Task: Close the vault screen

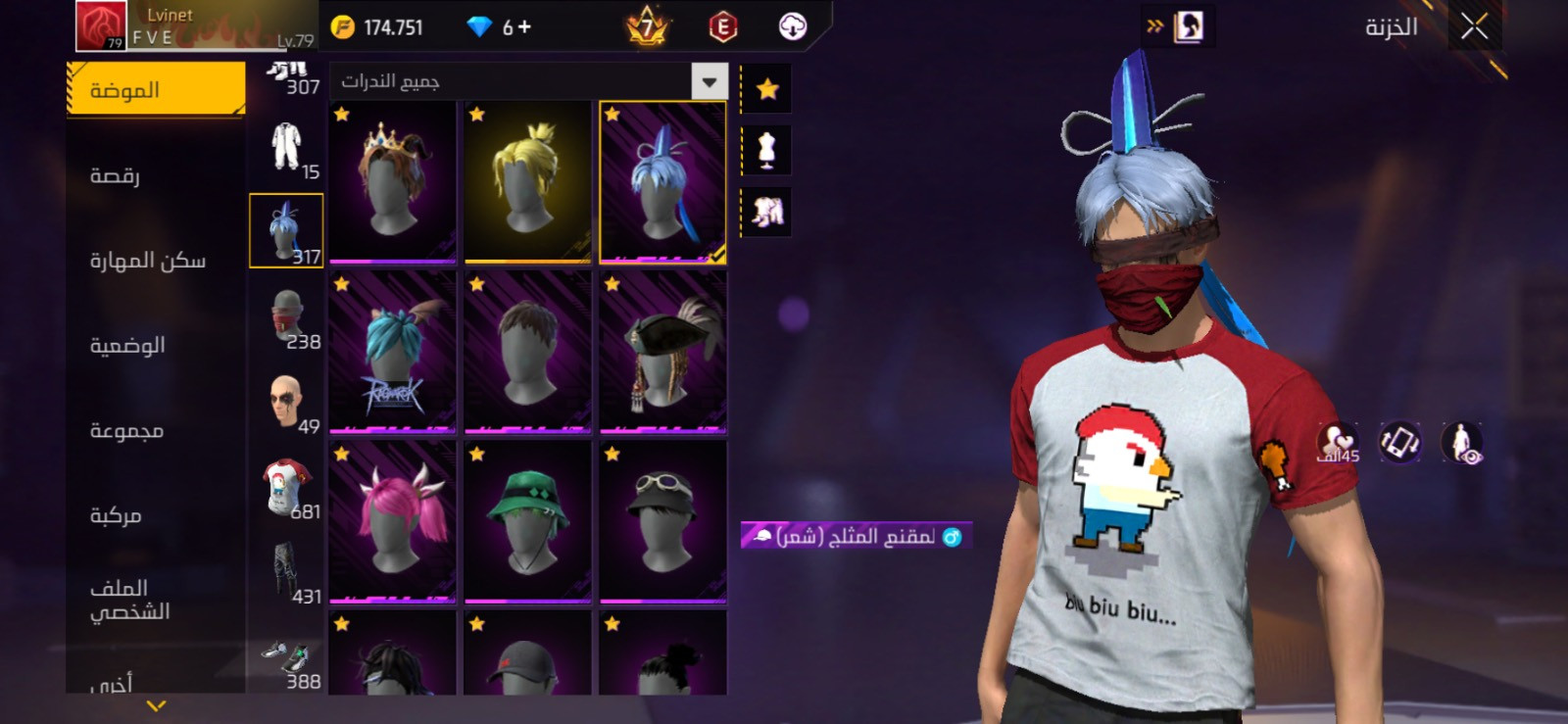Action: [x=1474, y=26]
